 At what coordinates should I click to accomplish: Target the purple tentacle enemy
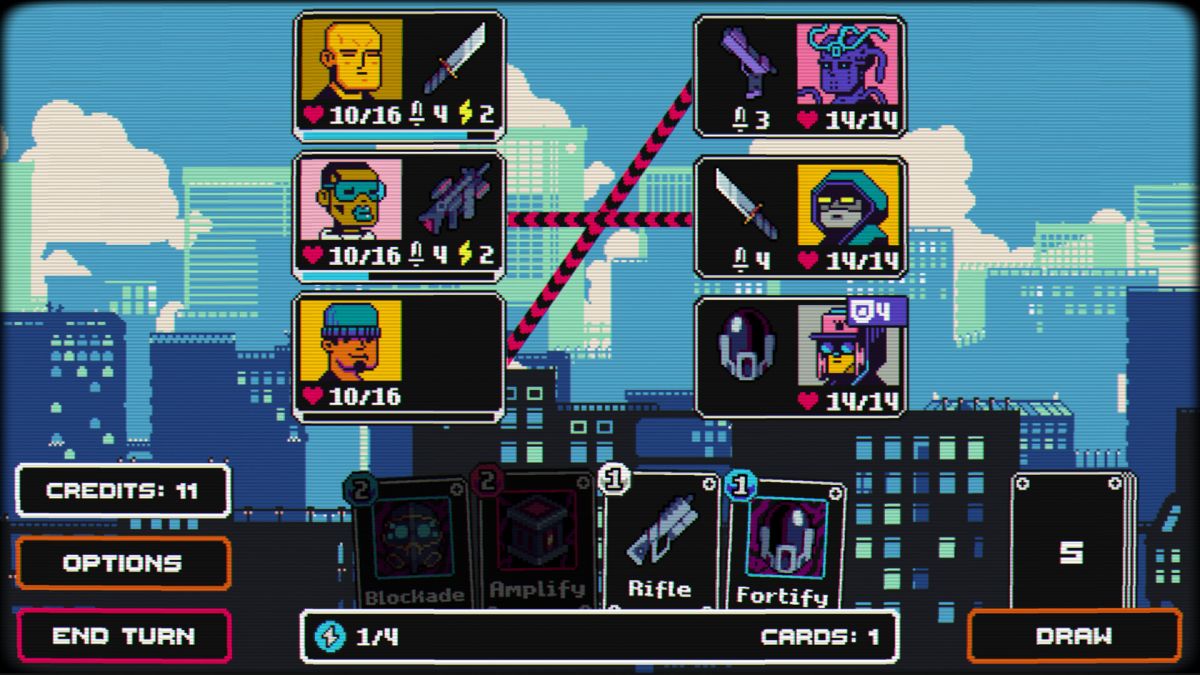point(800,76)
